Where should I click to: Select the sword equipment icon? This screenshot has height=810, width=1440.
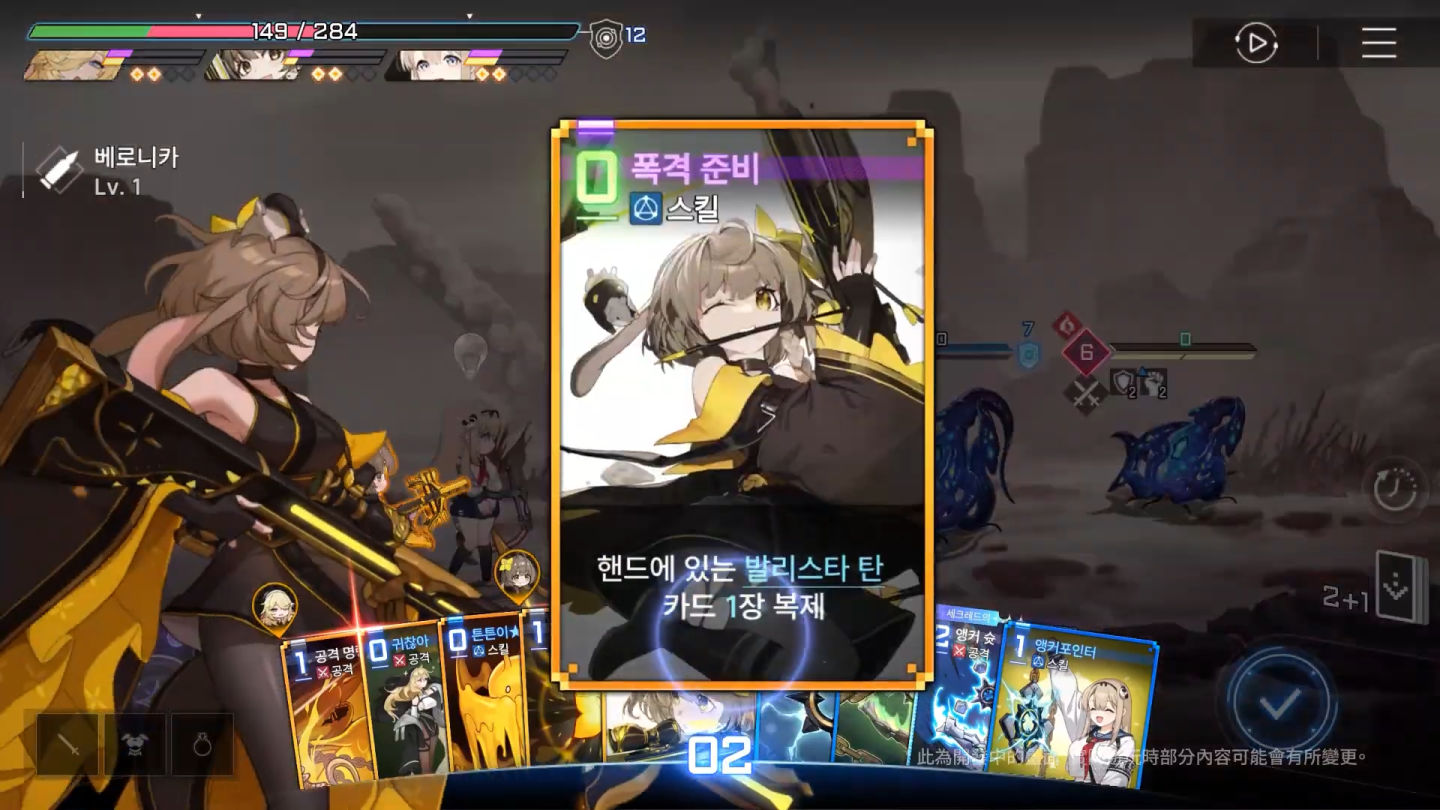(68, 746)
